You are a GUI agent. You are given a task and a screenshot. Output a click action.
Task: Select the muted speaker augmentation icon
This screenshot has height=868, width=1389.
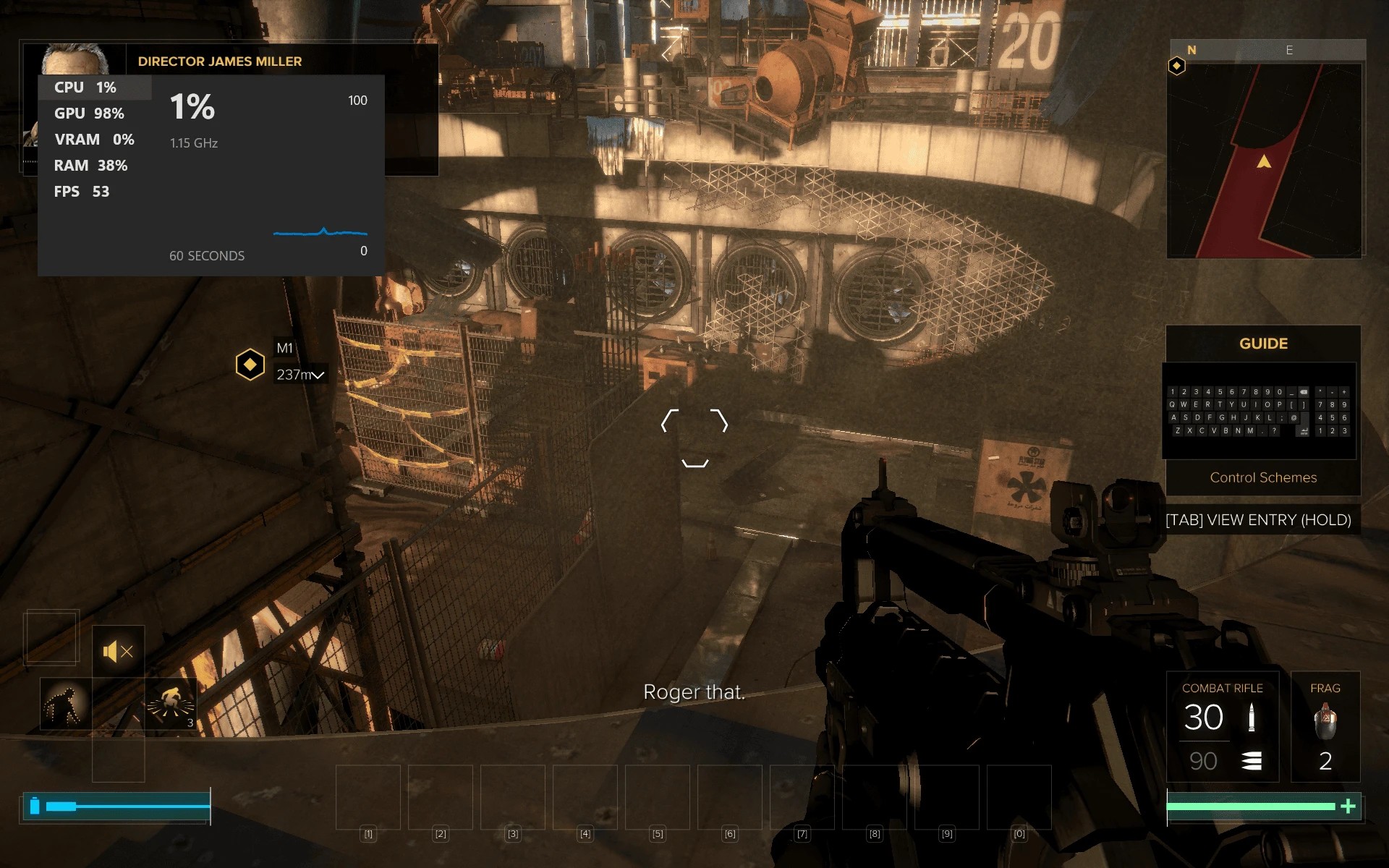[118, 652]
